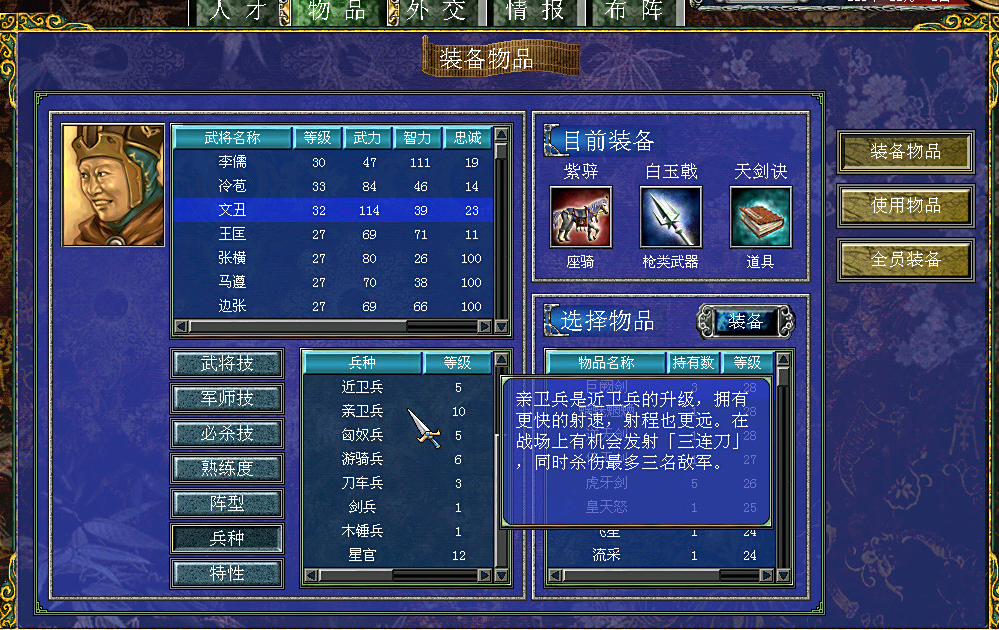Select the 特性 traits button

[227, 573]
